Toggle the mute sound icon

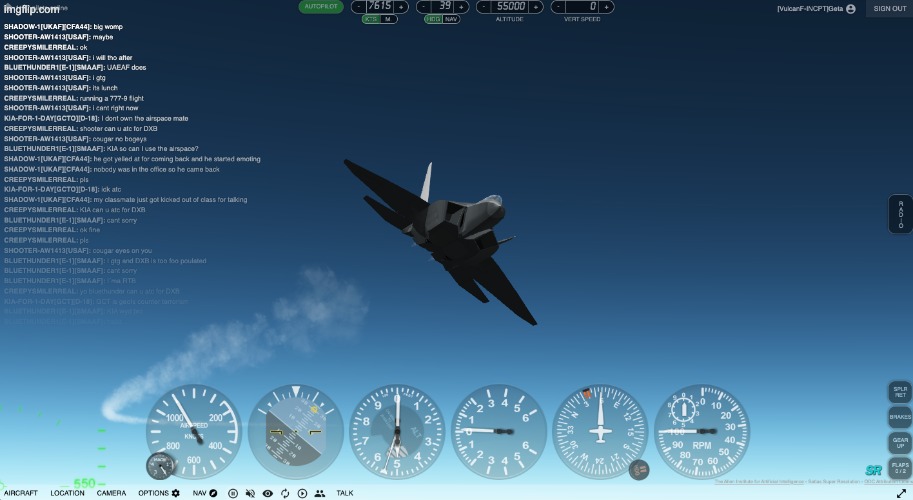(250, 493)
